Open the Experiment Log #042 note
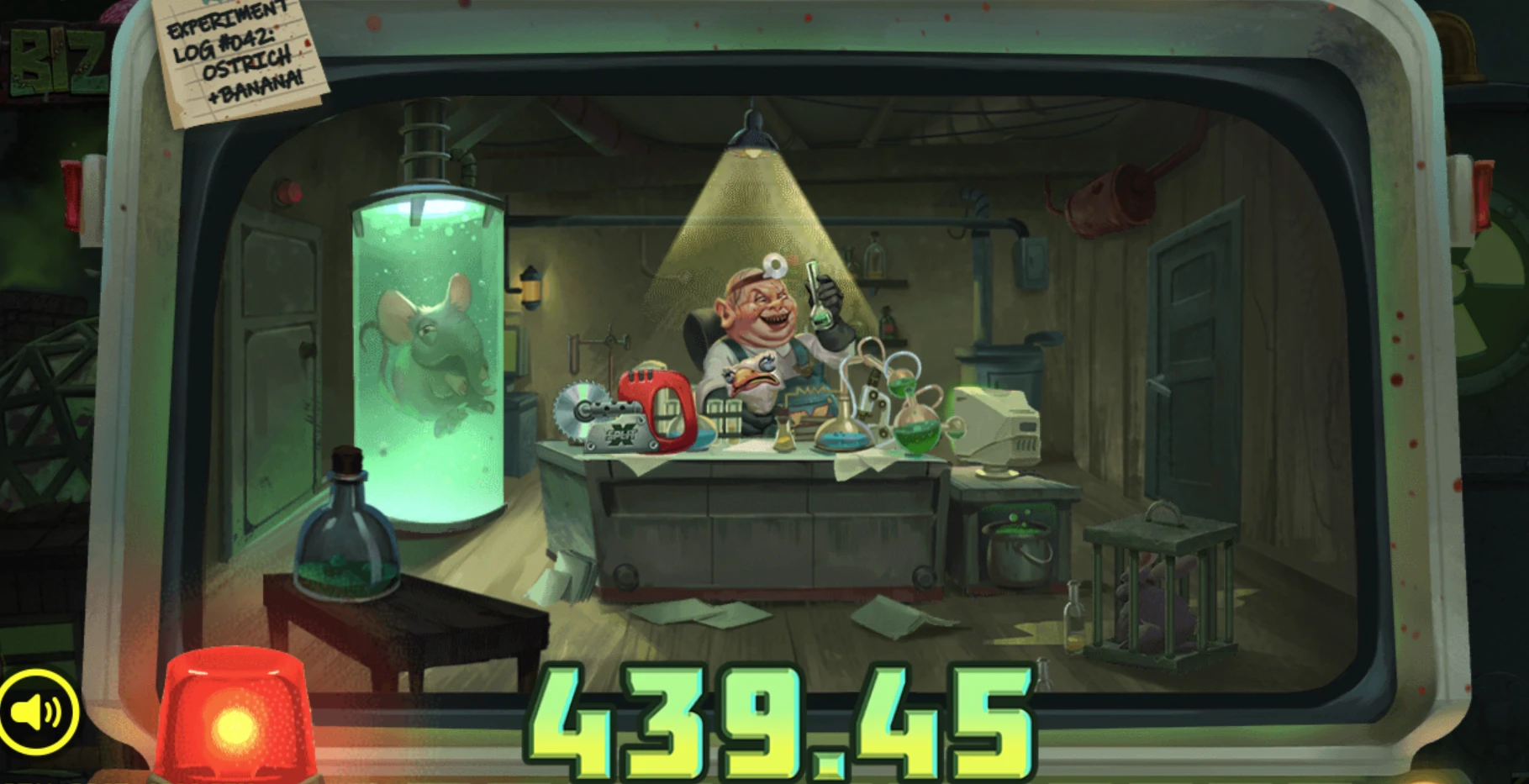This screenshot has height=784, width=1529. coord(233,55)
